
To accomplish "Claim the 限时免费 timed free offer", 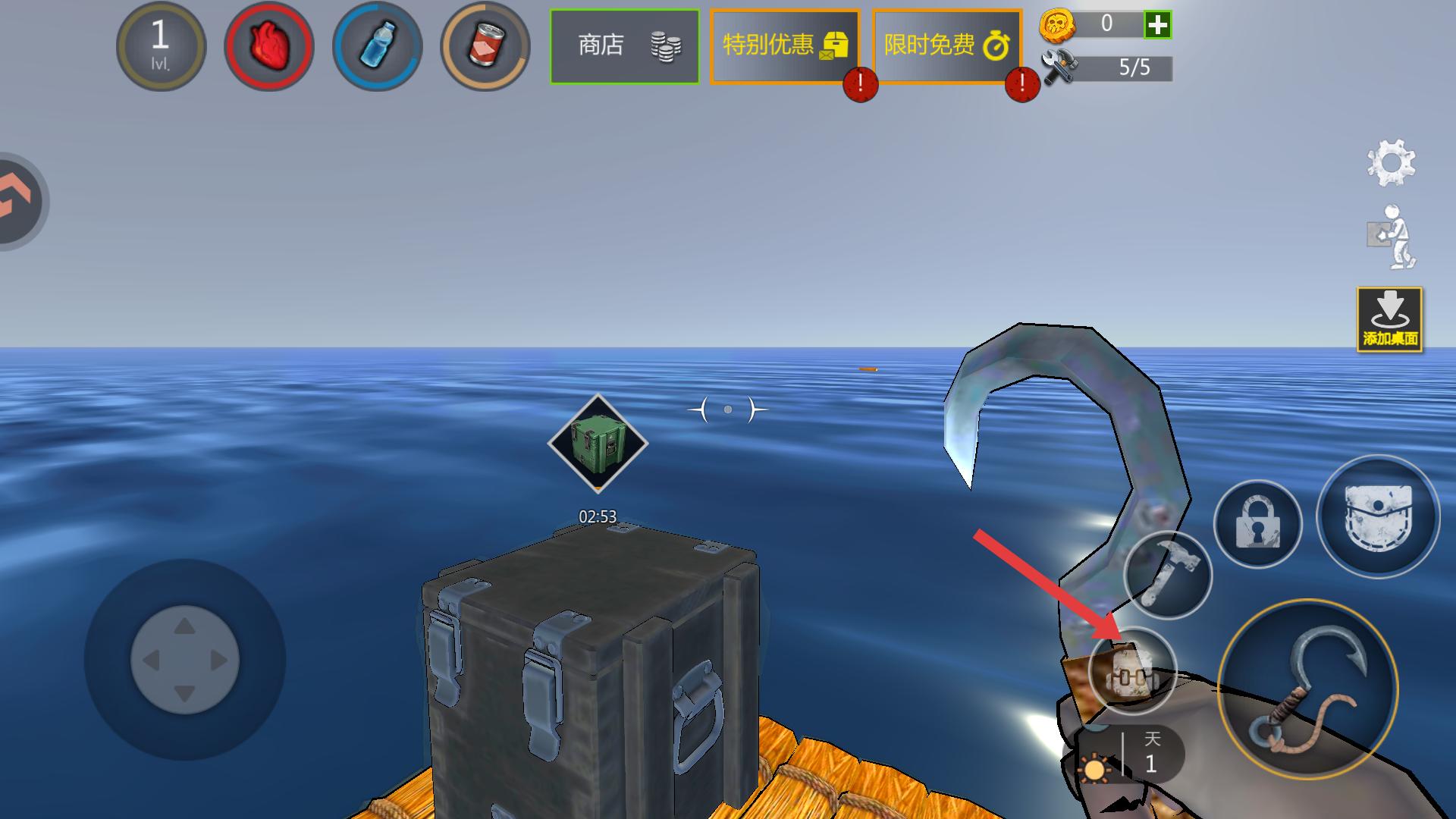I will tap(946, 46).
